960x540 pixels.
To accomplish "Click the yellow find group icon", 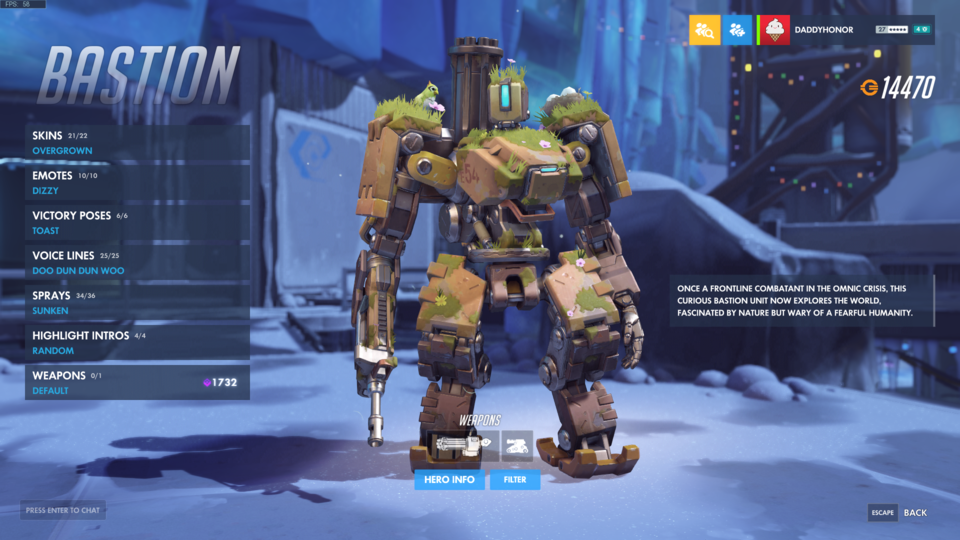I will (x=706, y=30).
